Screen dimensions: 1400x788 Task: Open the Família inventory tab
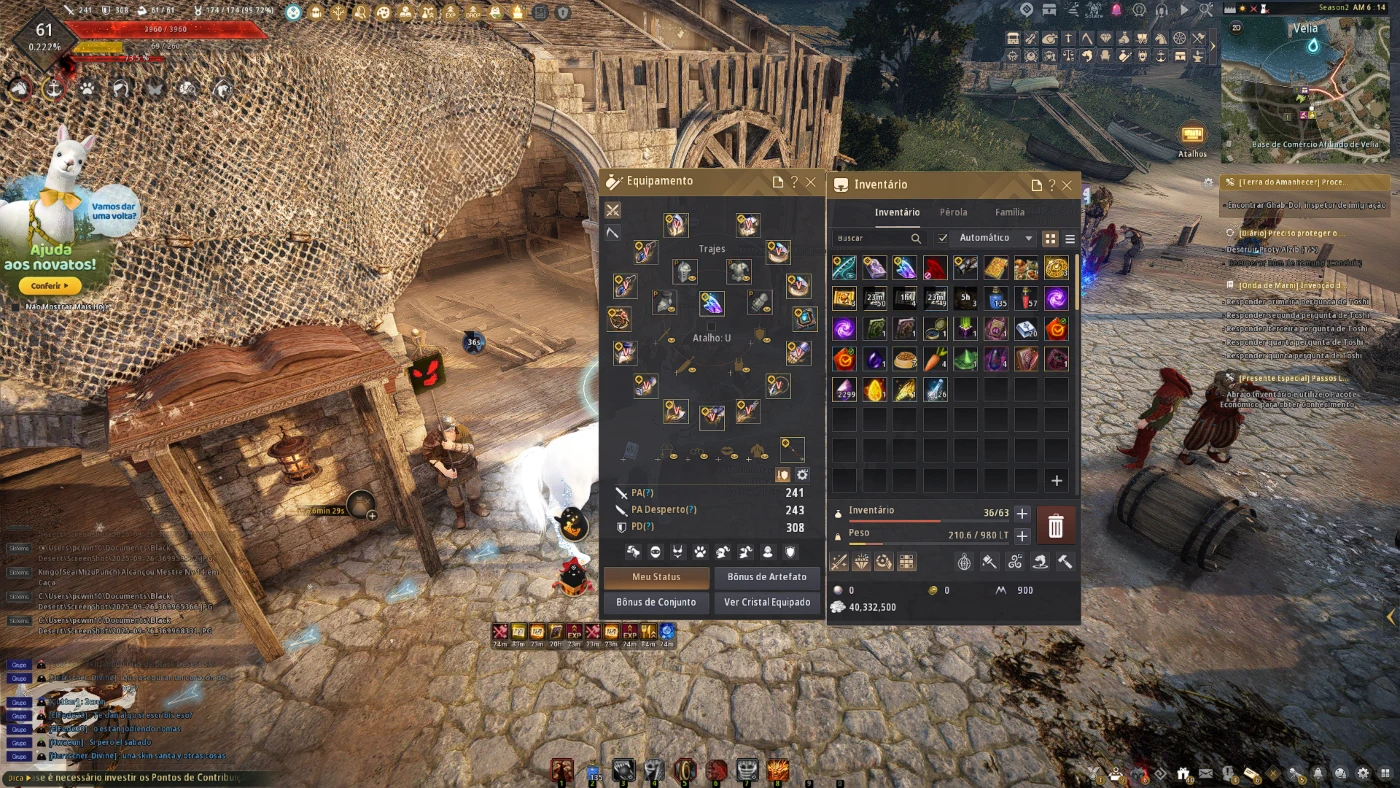[1009, 212]
